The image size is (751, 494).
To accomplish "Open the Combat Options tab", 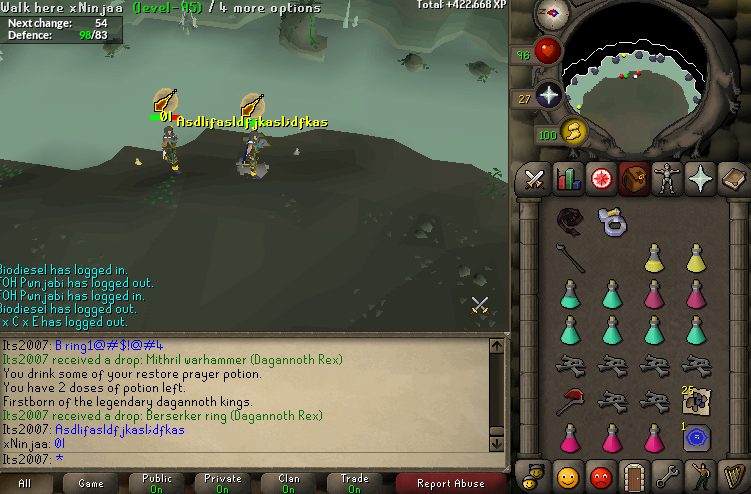I will 534,179.
